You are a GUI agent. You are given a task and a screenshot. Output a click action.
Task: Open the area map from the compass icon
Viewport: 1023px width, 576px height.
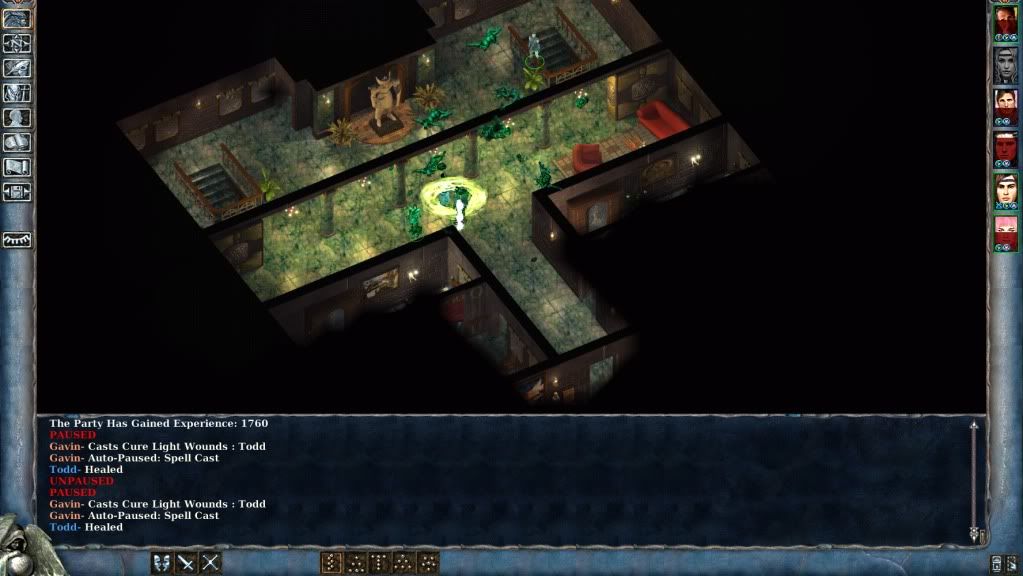[x=17, y=43]
